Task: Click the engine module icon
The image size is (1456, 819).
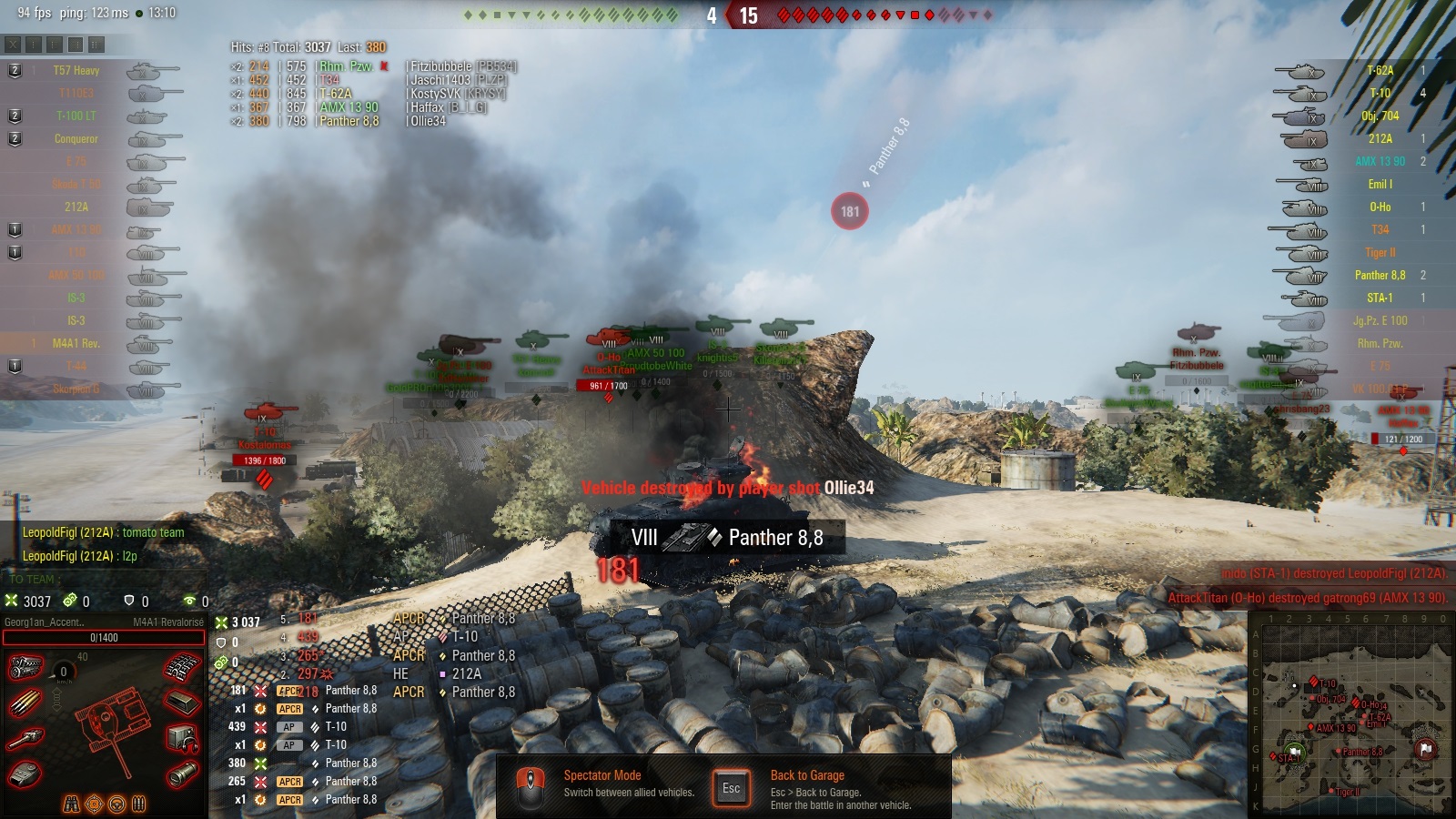Action: click(x=25, y=668)
